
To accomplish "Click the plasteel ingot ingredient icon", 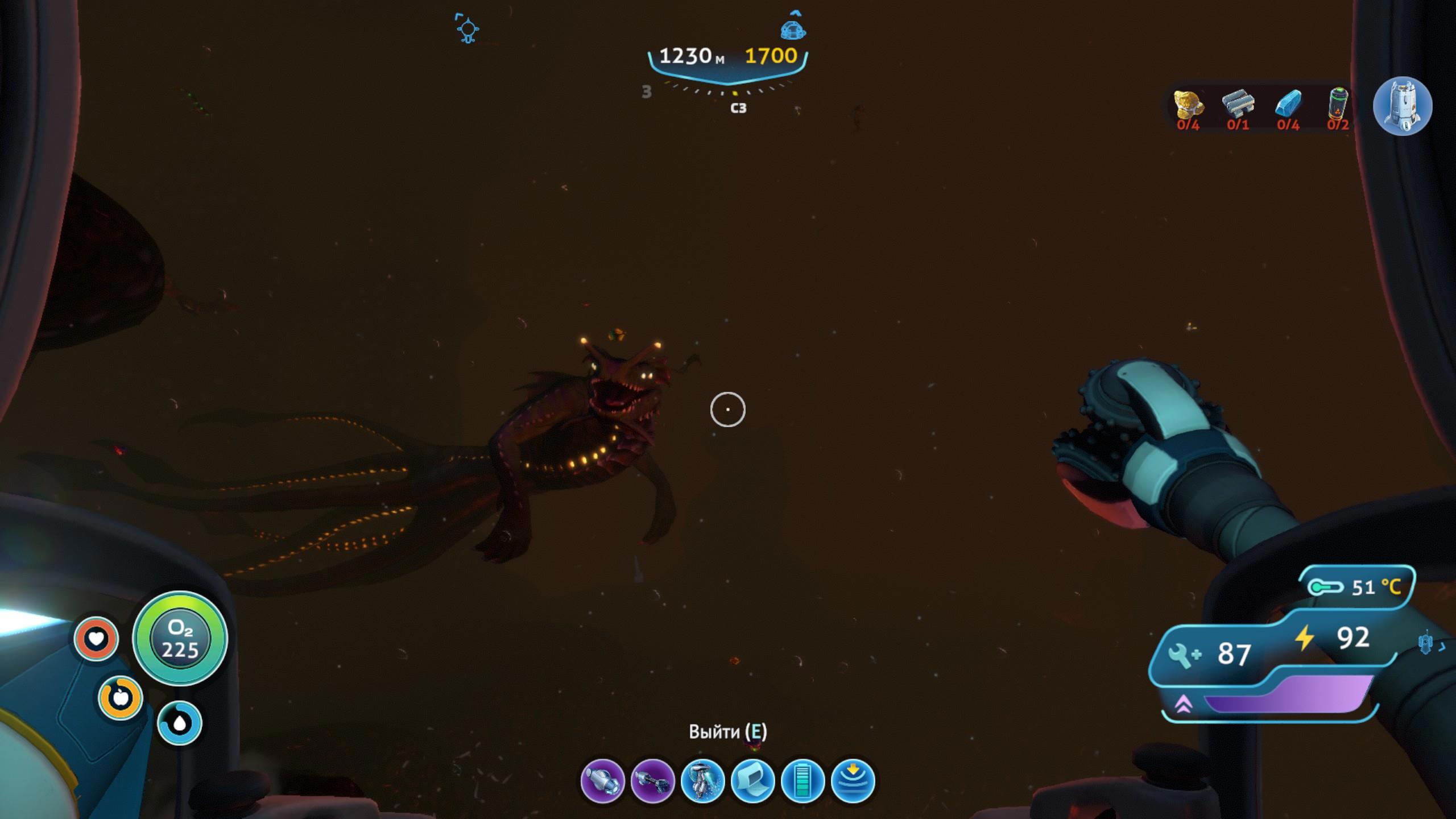I will click(1238, 104).
